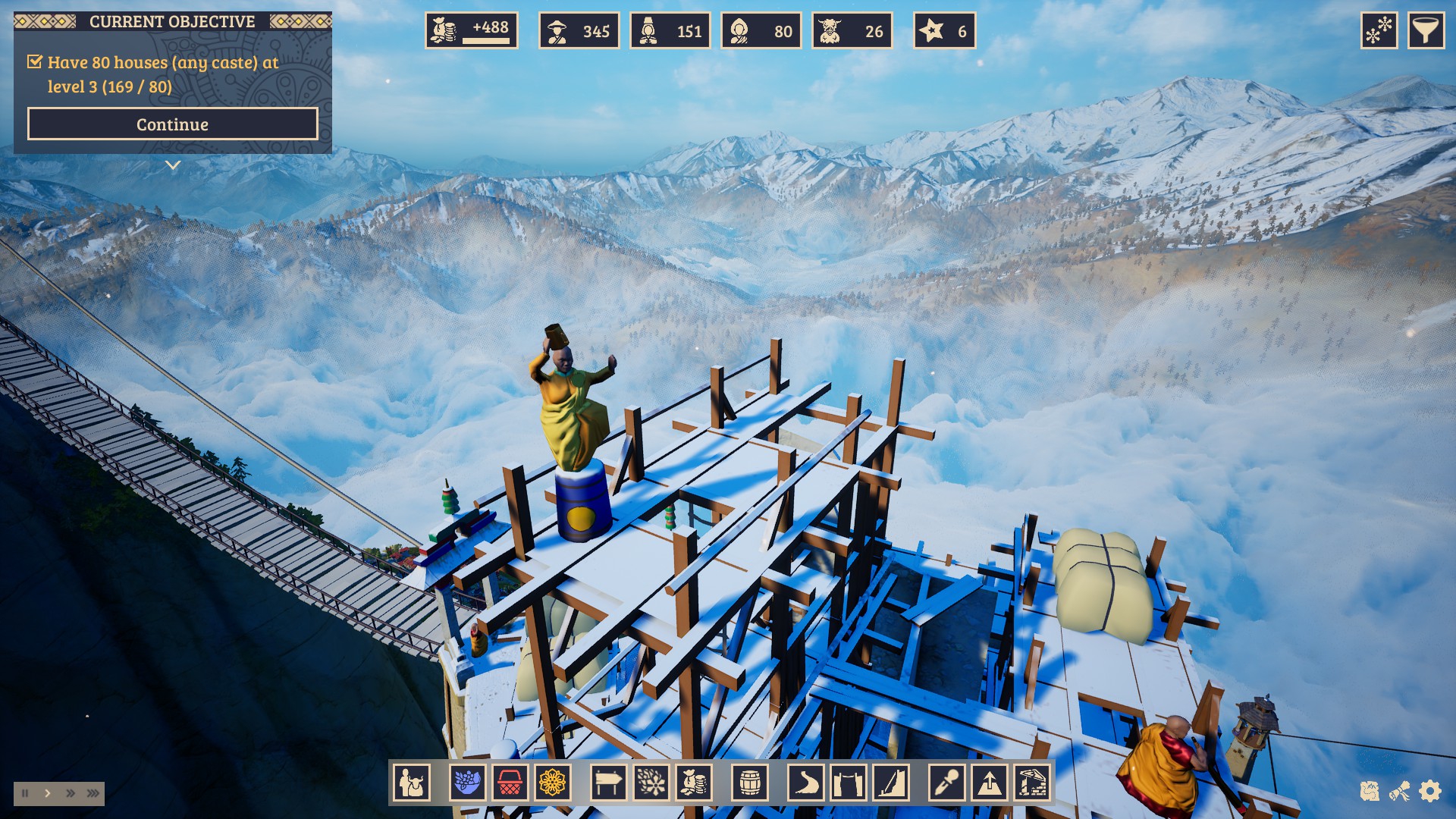Open the coin bag trade category
The height and width of the screenshot is (819, 1456).
693,782
